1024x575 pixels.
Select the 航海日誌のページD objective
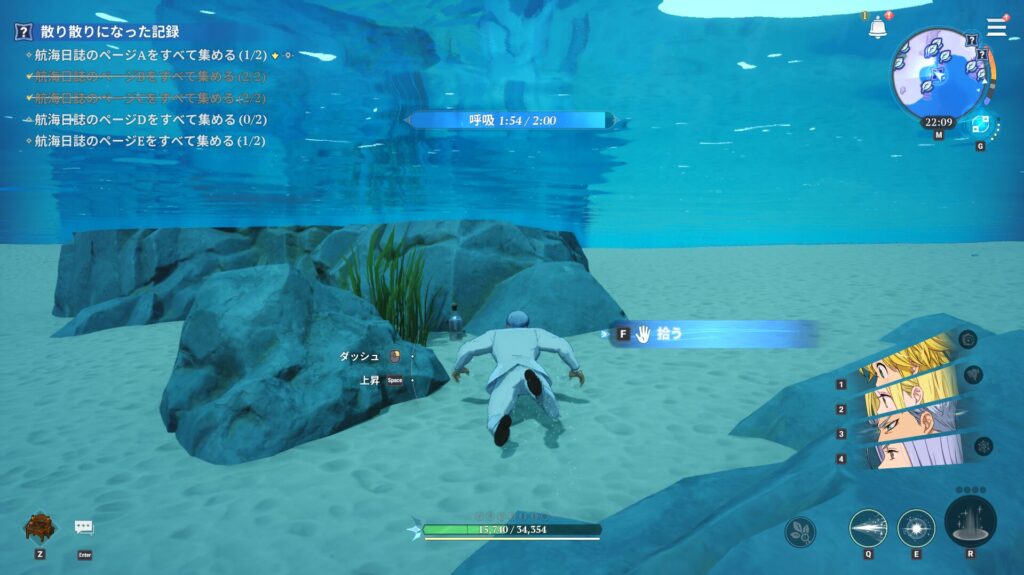(149, 119)
